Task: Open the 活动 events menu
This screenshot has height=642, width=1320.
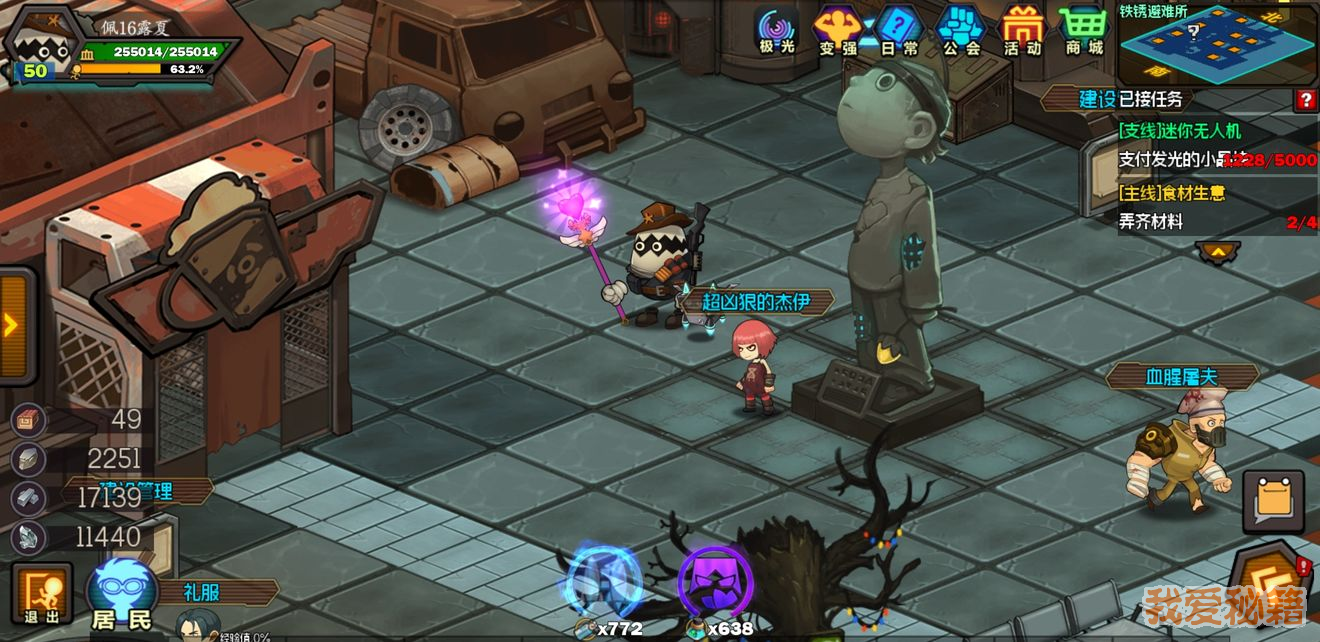Action: pyautogui.click(x=1022, y=30)
